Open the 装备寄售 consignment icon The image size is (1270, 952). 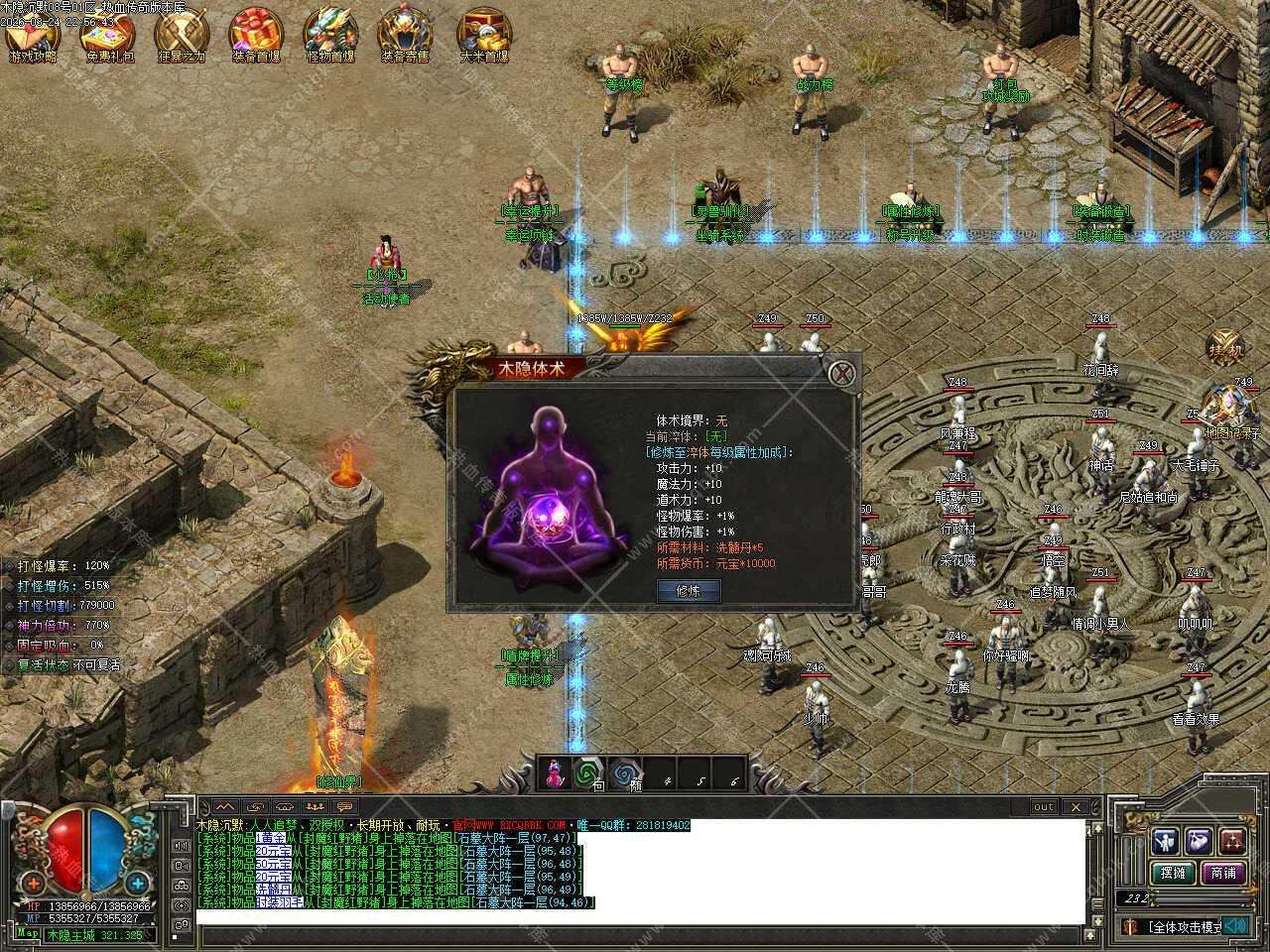click(405, 32)
